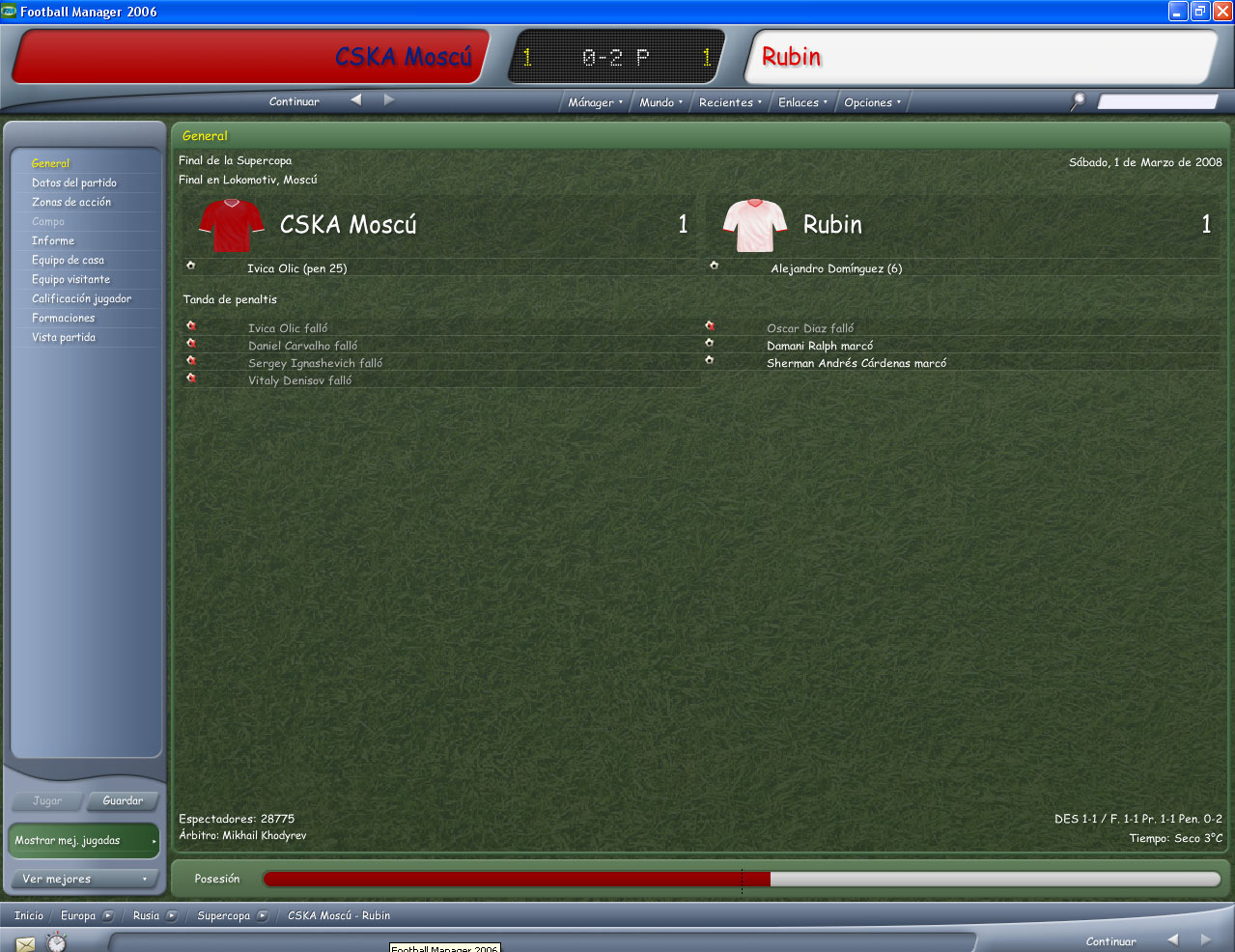Viewport: 1235px width, 952px height.
Task: Open the Mundo menu
Action: 660,102
